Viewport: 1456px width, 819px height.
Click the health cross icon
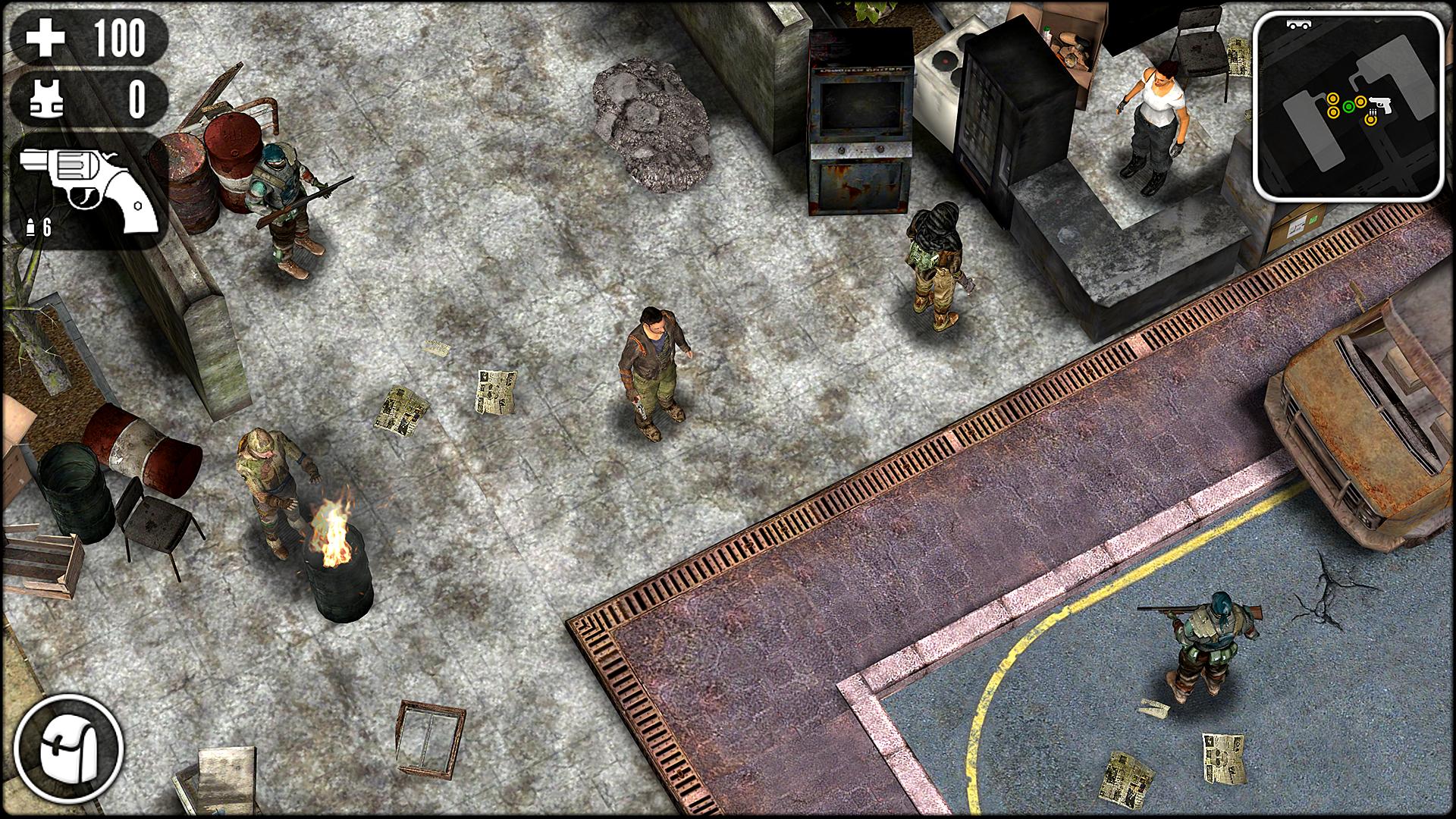tap(47, 36)
